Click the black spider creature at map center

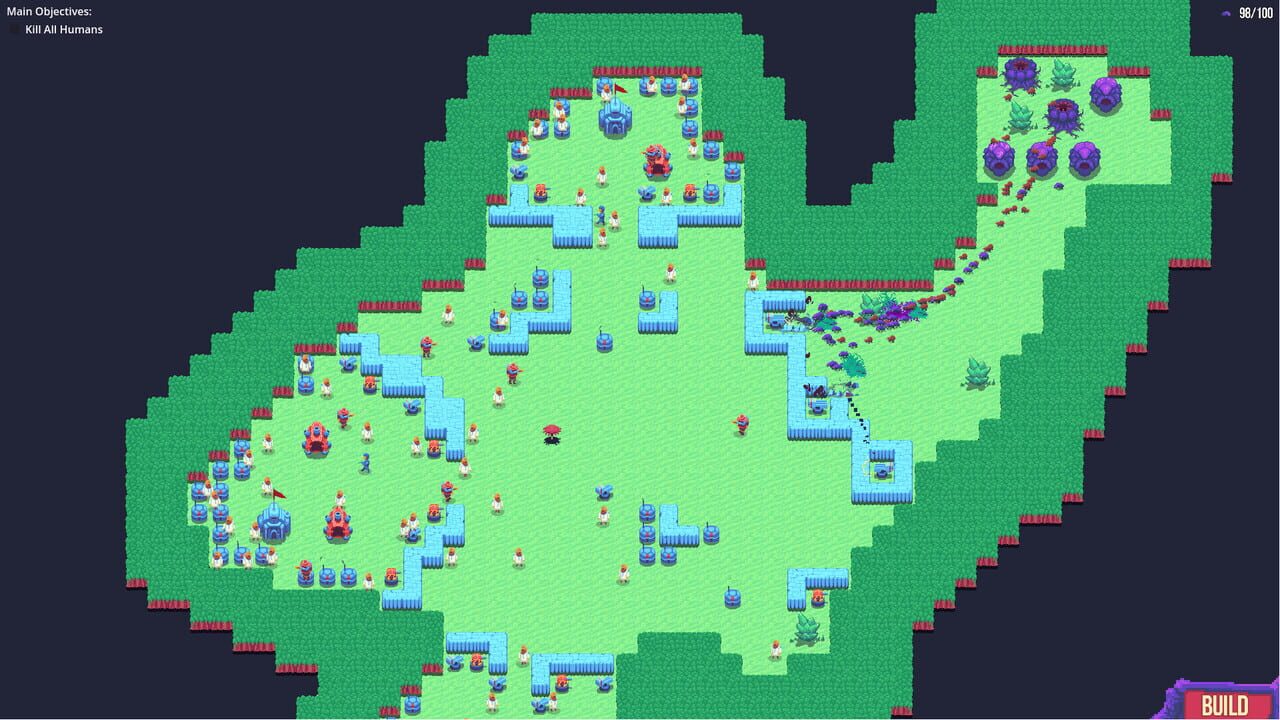coord(551,432)
